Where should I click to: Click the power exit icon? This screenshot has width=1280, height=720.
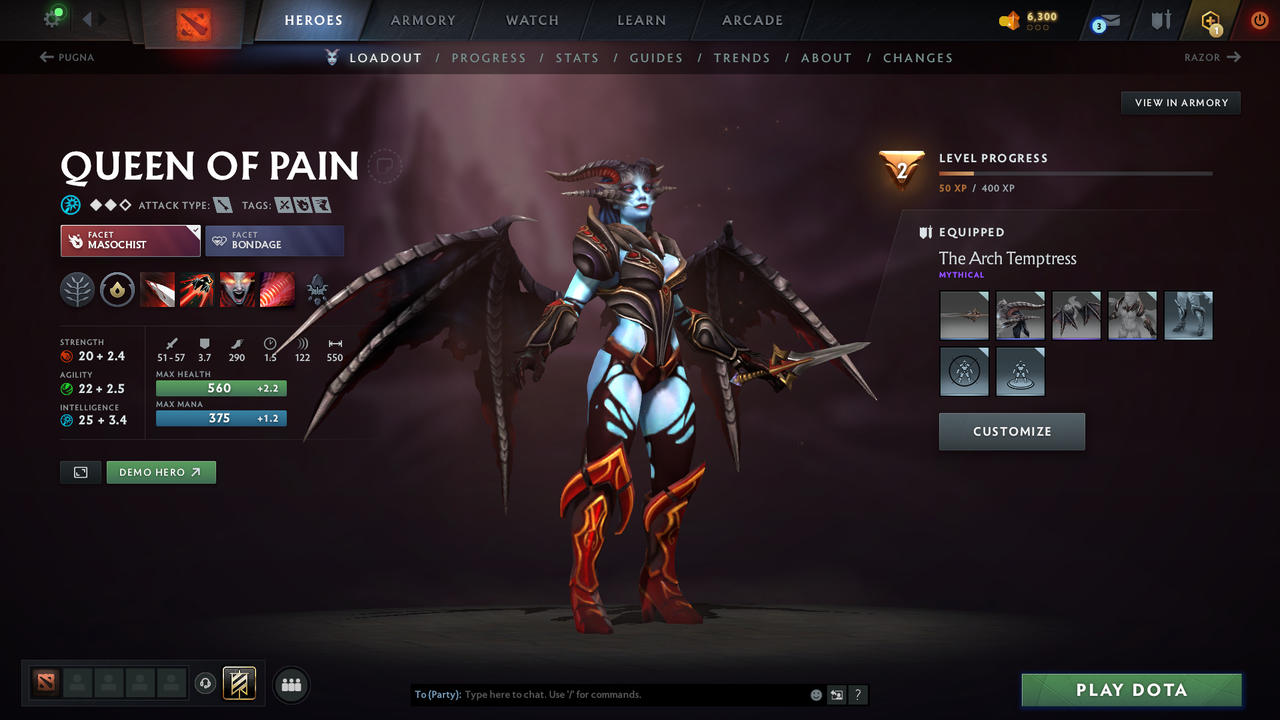[1259, 20]
